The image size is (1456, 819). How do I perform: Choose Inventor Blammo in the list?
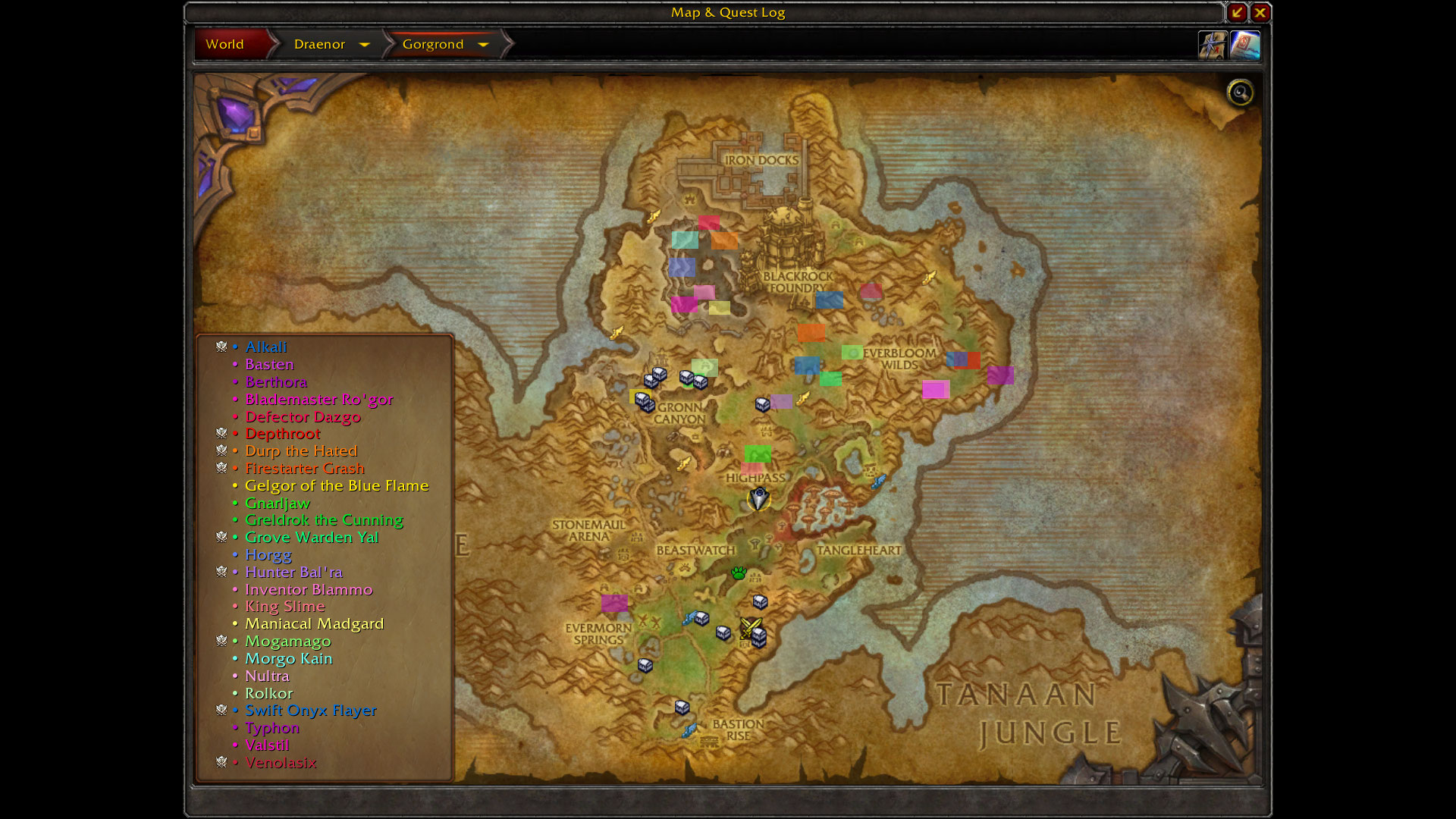[x=308, y=589]
